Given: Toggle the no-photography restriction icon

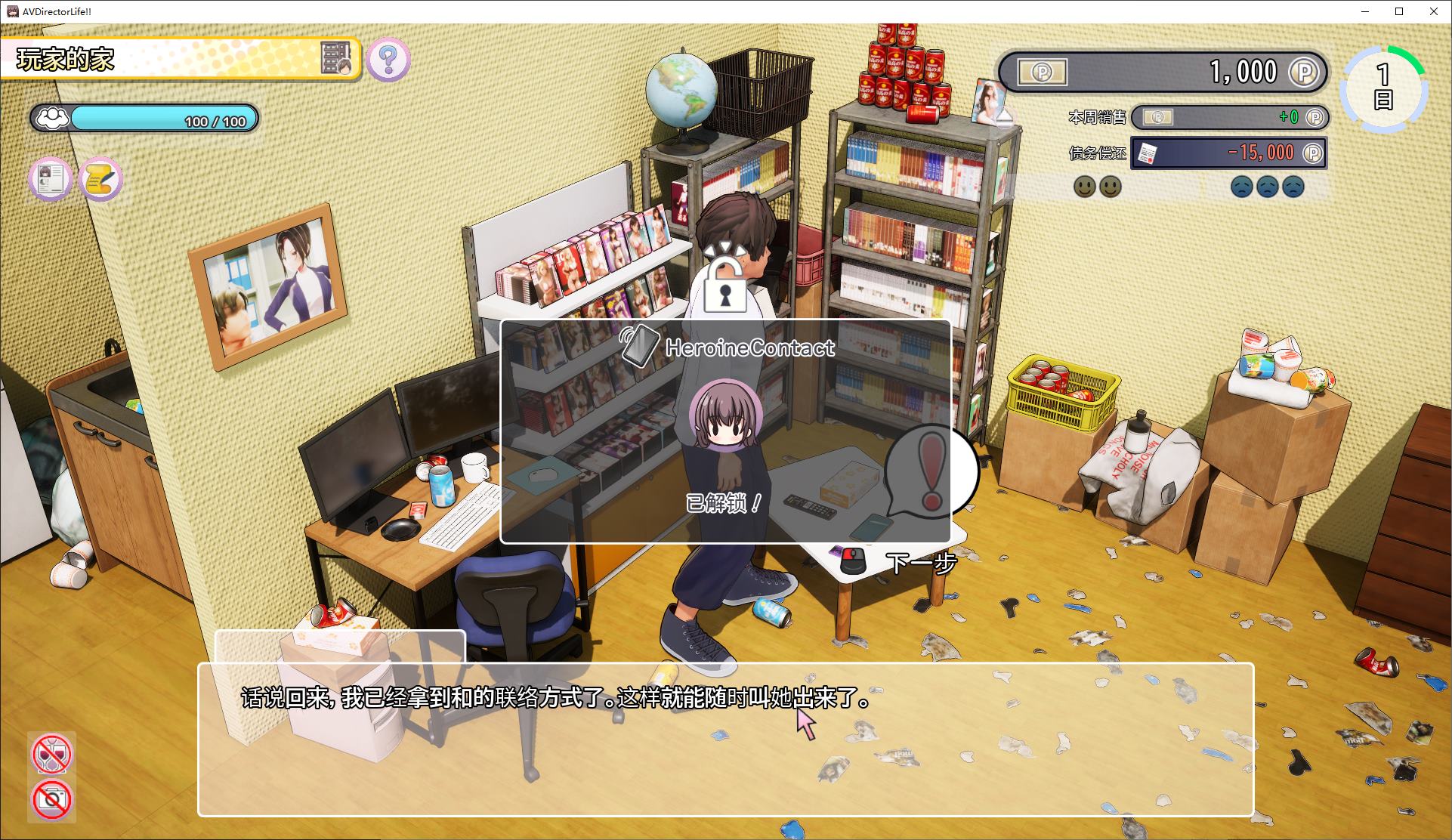Looking at the screenshot, I should coord(51,800).
